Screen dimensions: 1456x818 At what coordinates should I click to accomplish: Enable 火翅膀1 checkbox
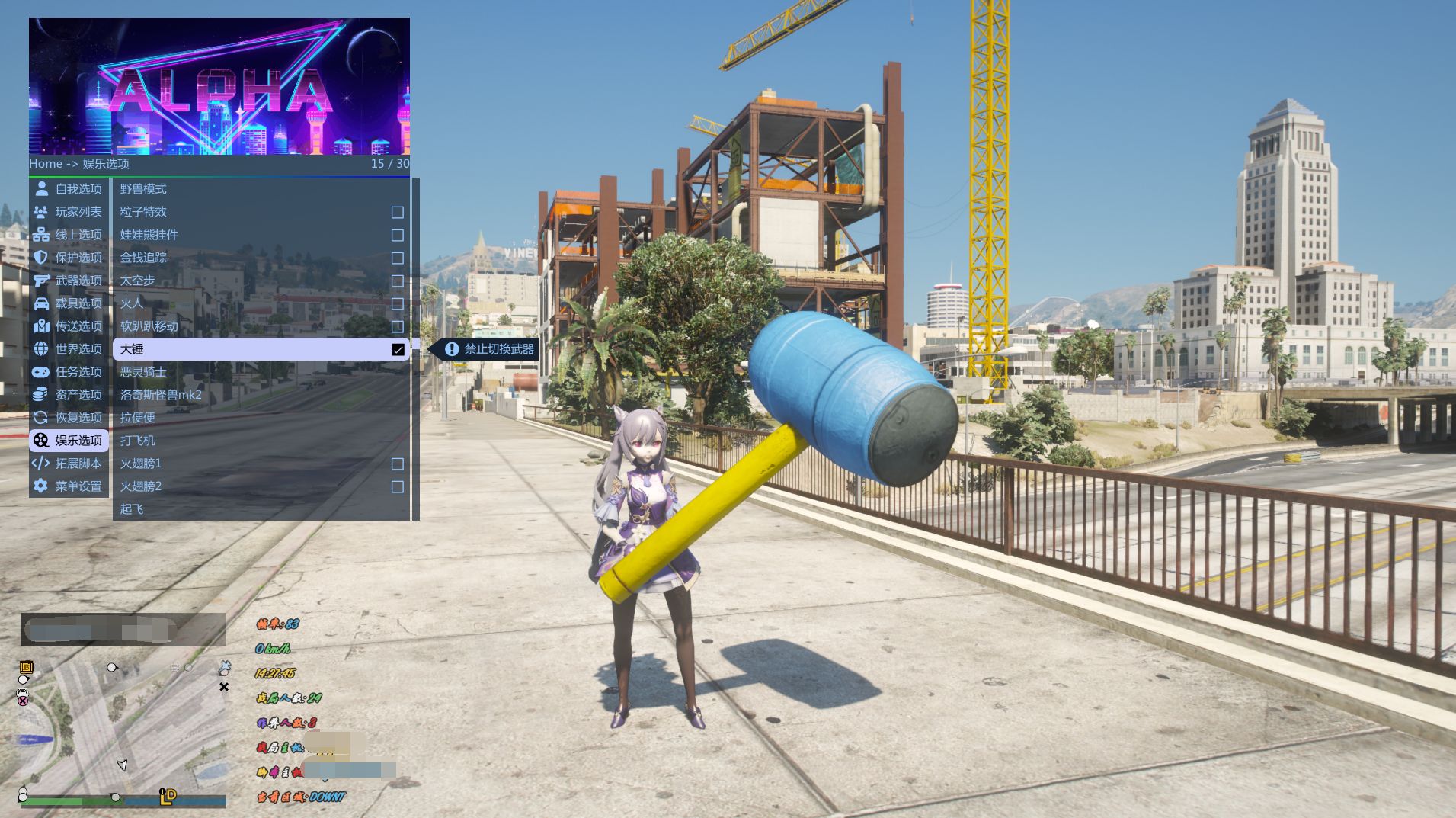click(397, 464)
